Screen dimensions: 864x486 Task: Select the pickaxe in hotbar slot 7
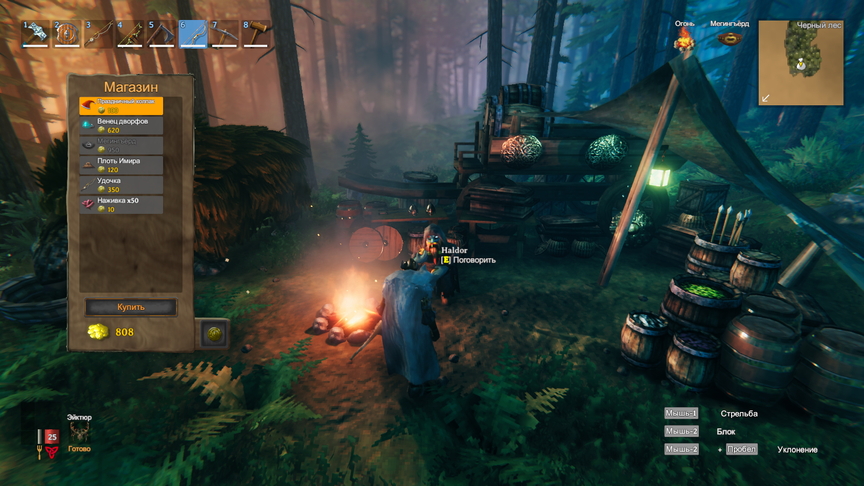(x=224, y=34)
